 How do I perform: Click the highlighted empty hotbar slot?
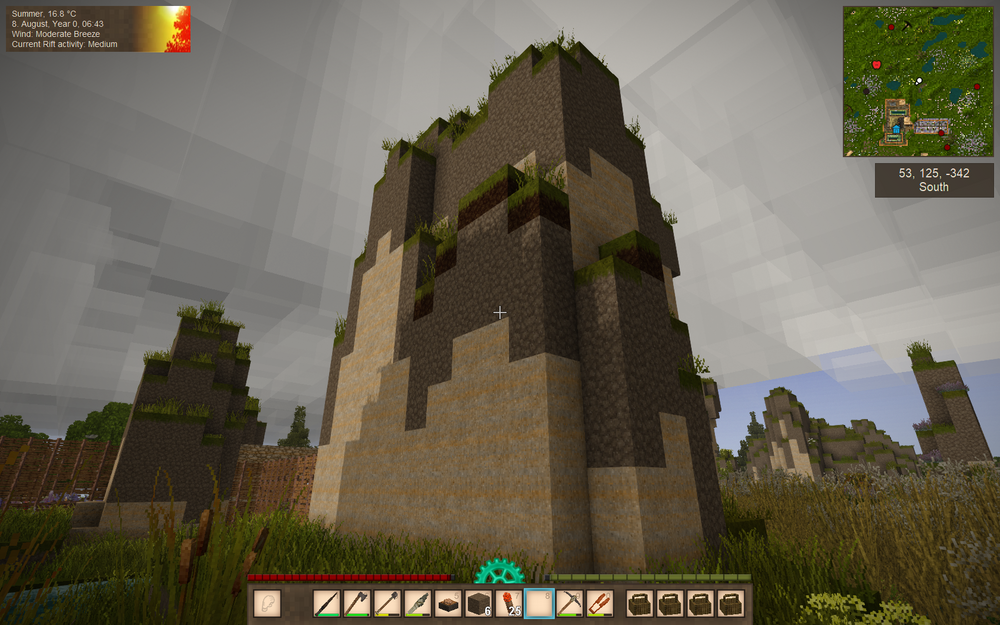[539, 604]
